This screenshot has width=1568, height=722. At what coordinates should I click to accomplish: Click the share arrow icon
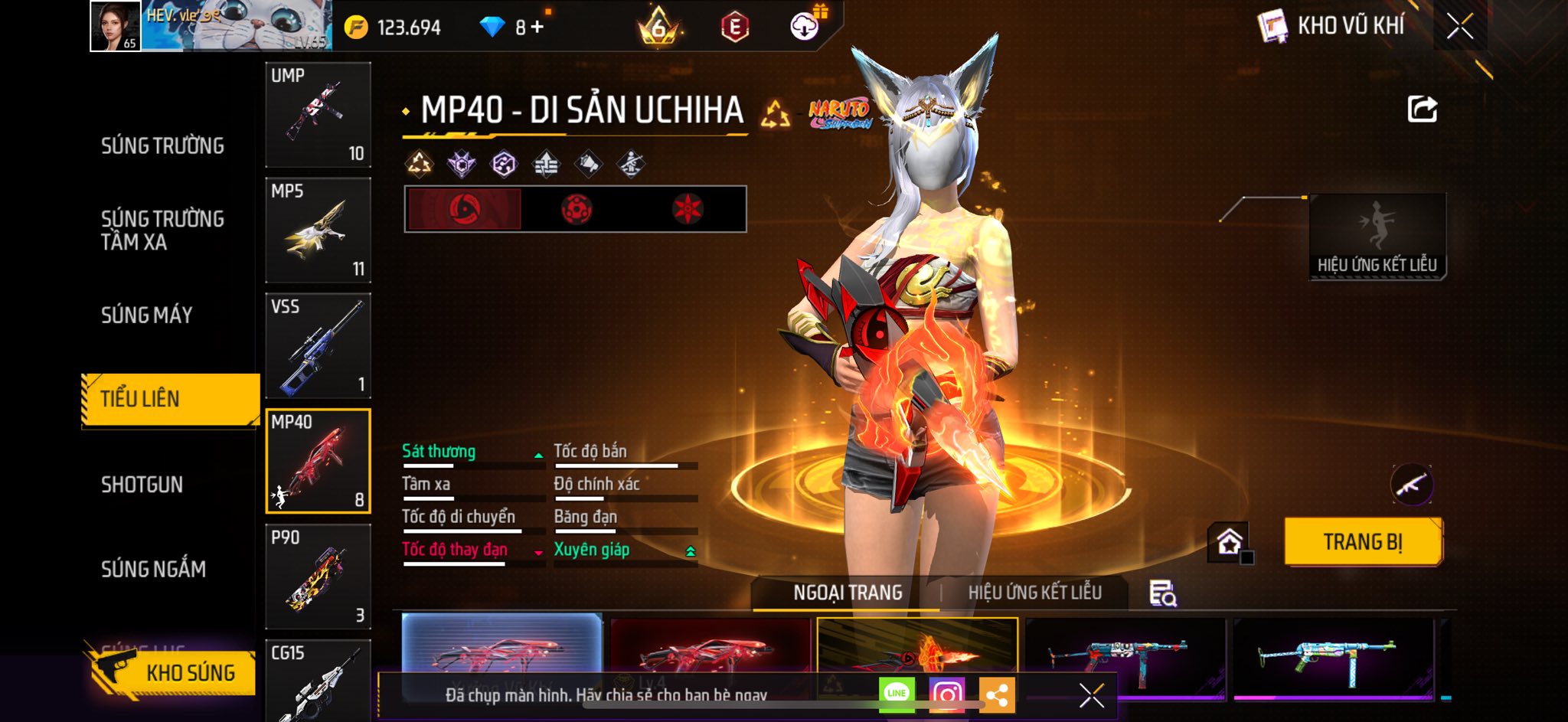(1422, 109)
